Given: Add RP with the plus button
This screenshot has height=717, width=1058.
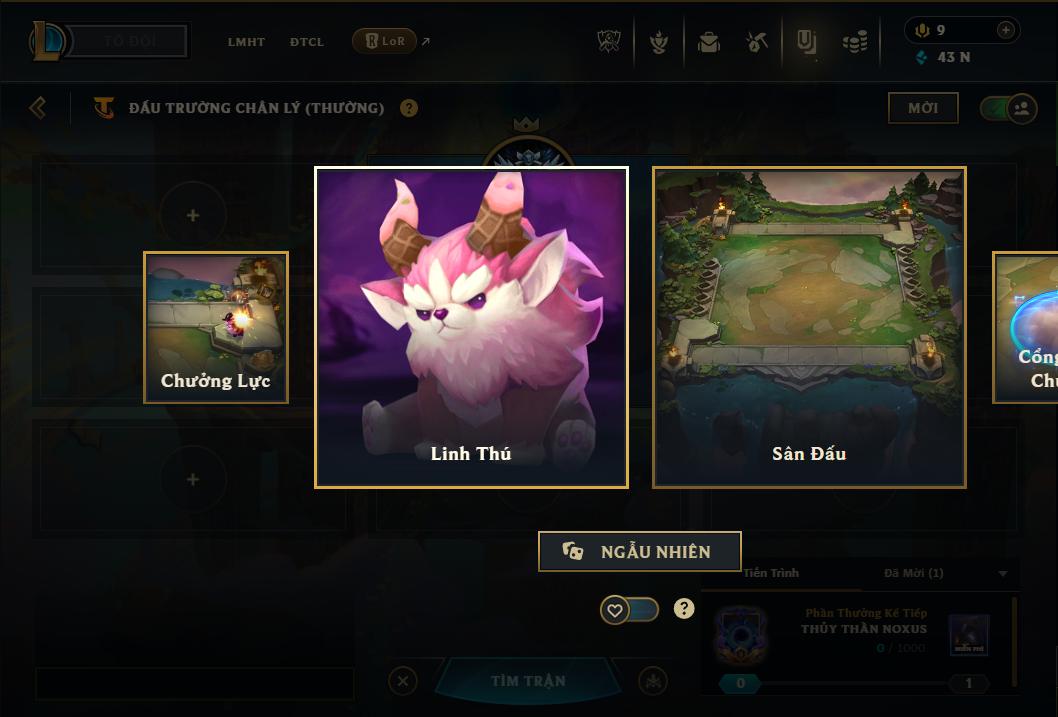Looking at the screenshot, I should tap(1006, 30).
